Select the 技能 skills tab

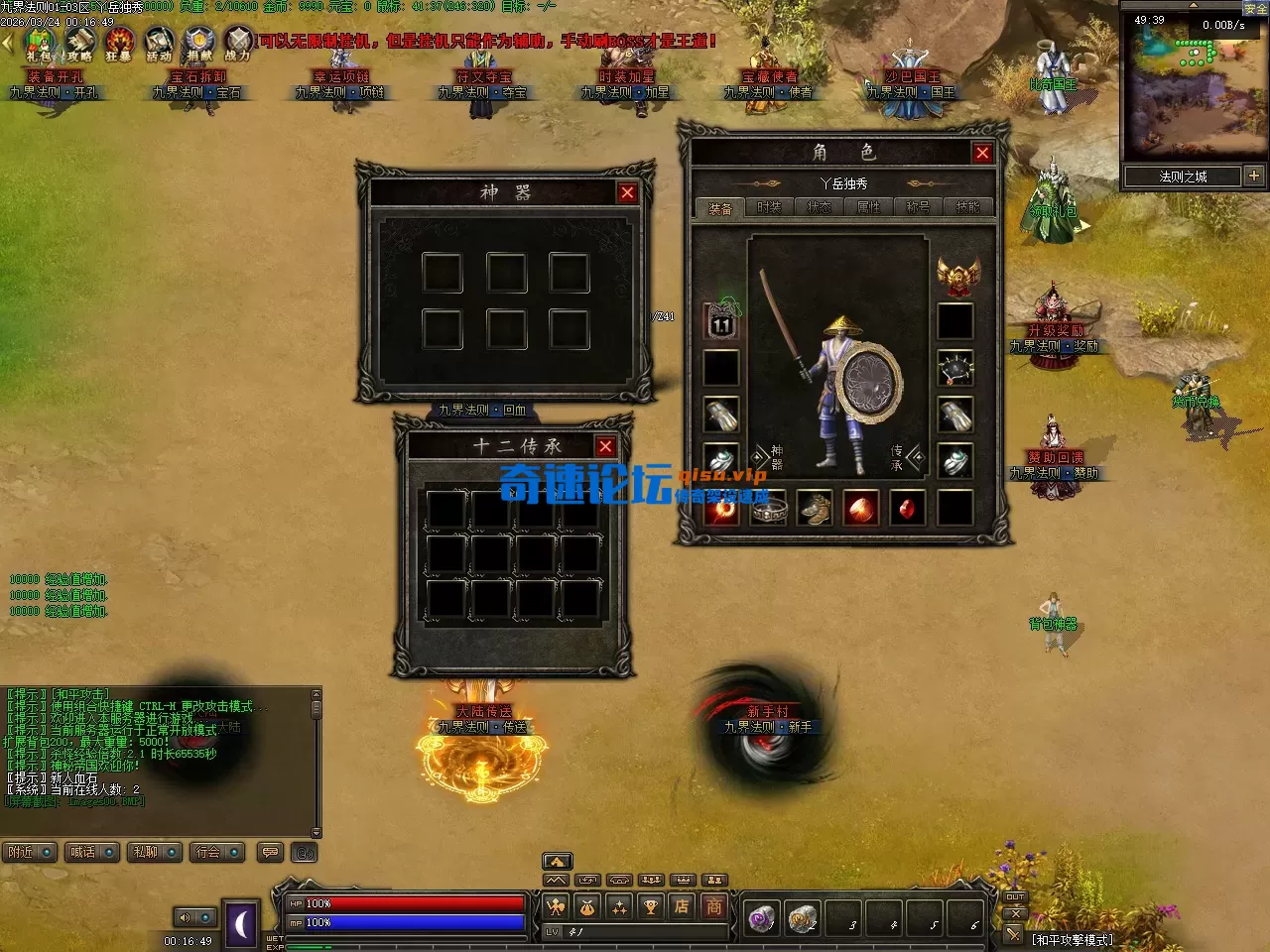(967, 207)
